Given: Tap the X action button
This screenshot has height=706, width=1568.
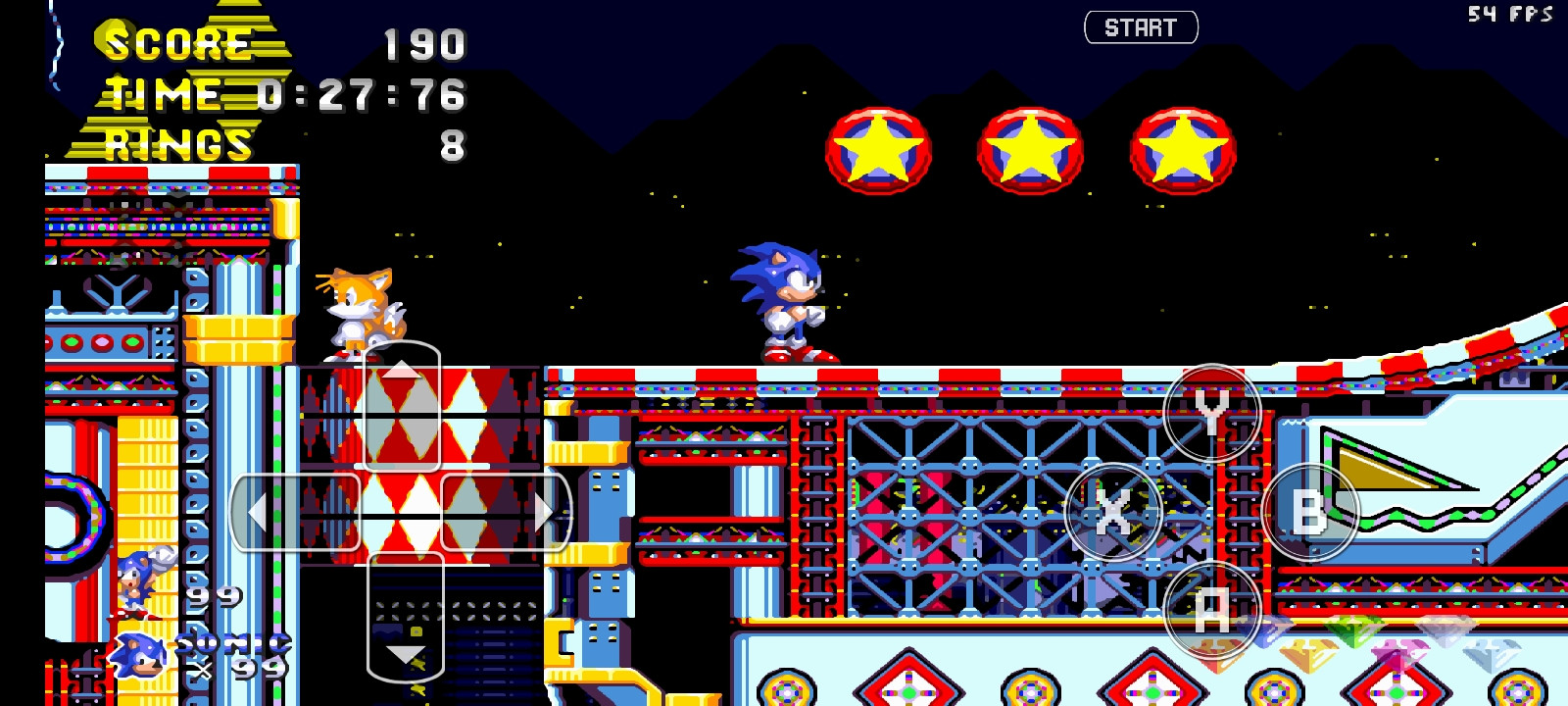Looking at the screenshot, I should coord(1112,511).
